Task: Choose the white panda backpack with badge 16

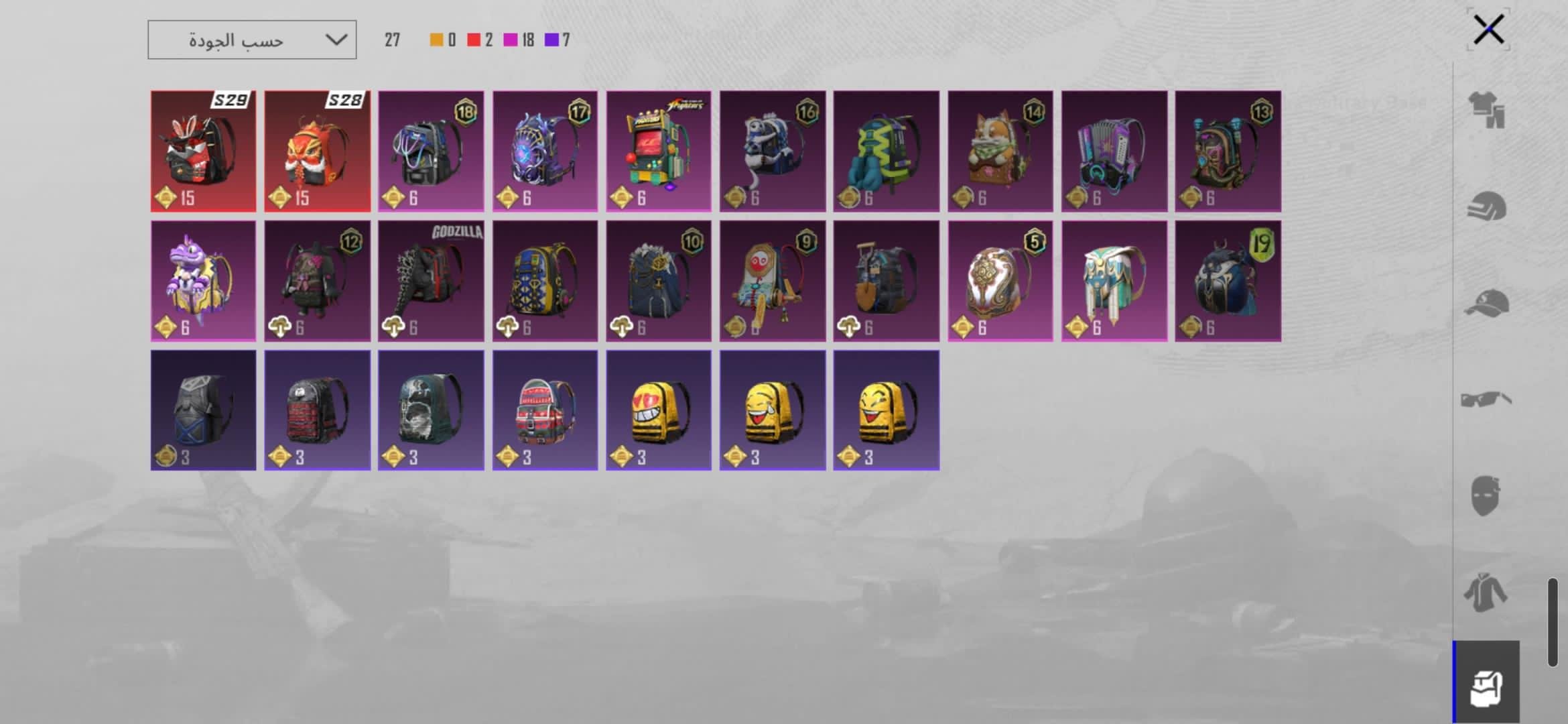Action: 773,152
